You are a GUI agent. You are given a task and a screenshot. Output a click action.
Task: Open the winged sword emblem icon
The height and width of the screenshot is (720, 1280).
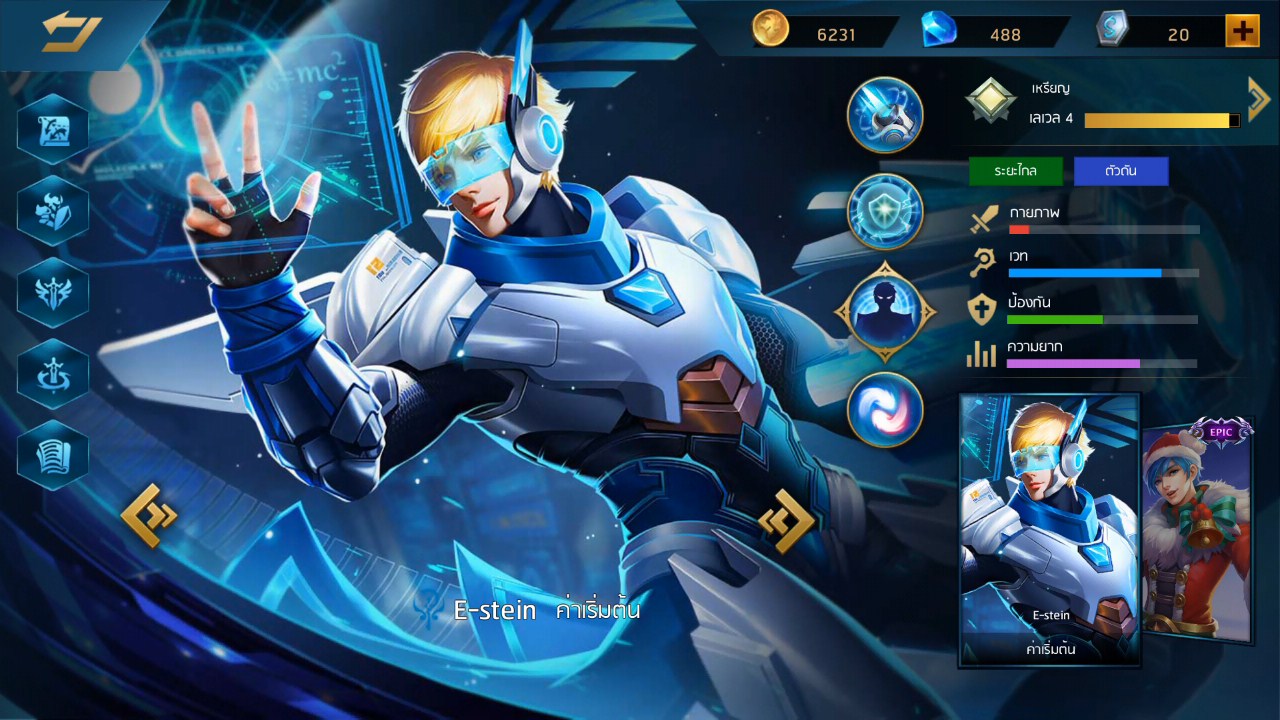point(53,292)
